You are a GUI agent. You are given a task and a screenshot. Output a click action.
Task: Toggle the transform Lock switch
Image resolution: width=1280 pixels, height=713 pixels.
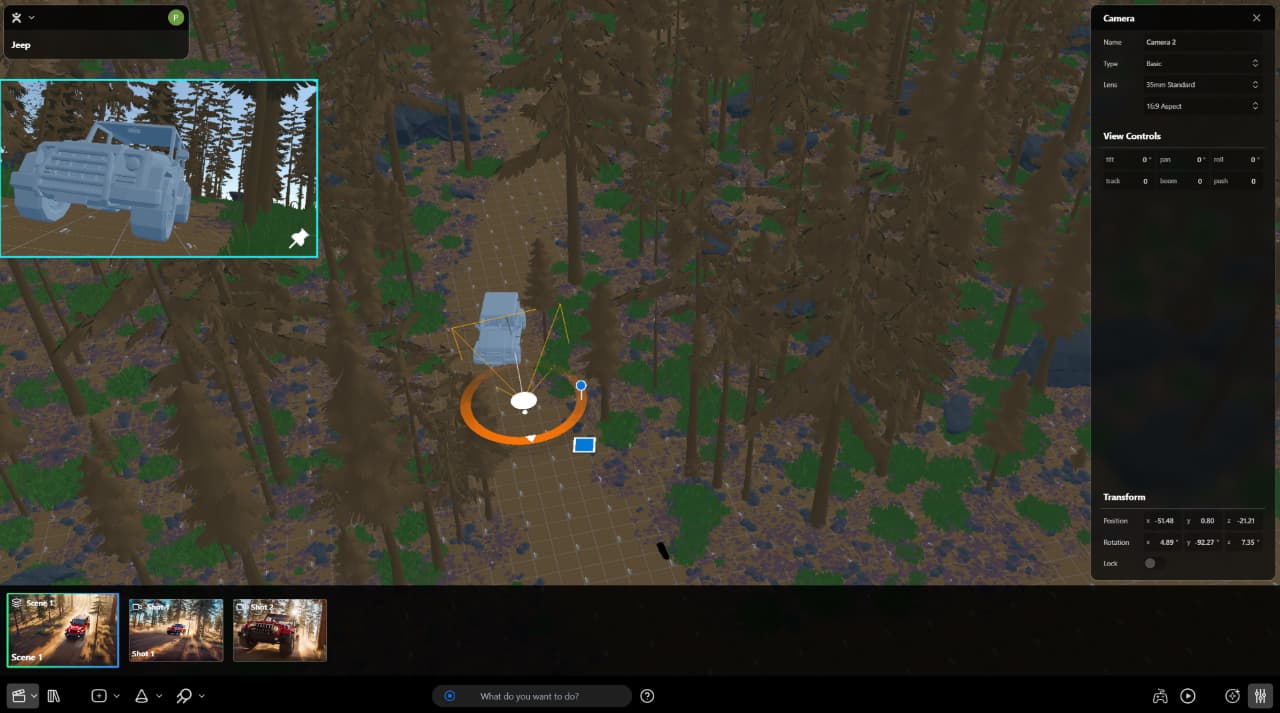[x=1153, y=563]
